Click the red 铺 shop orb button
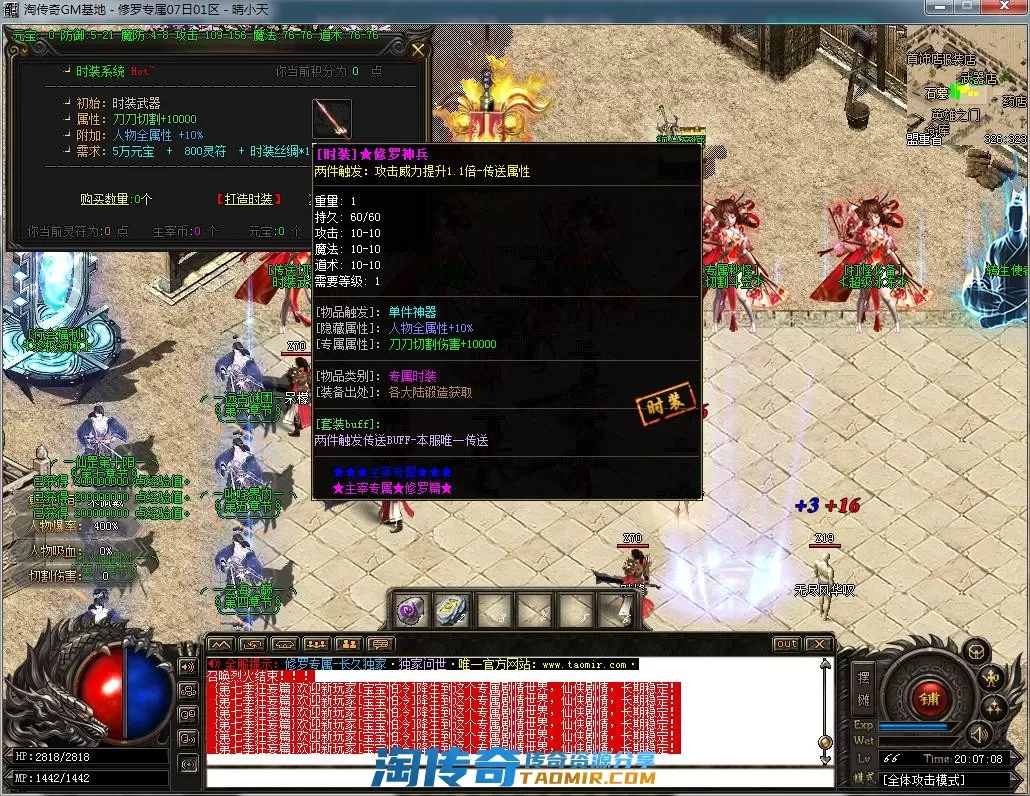Image resolution: width=1030 pixels, height=796 pixels. pos(928,698)
